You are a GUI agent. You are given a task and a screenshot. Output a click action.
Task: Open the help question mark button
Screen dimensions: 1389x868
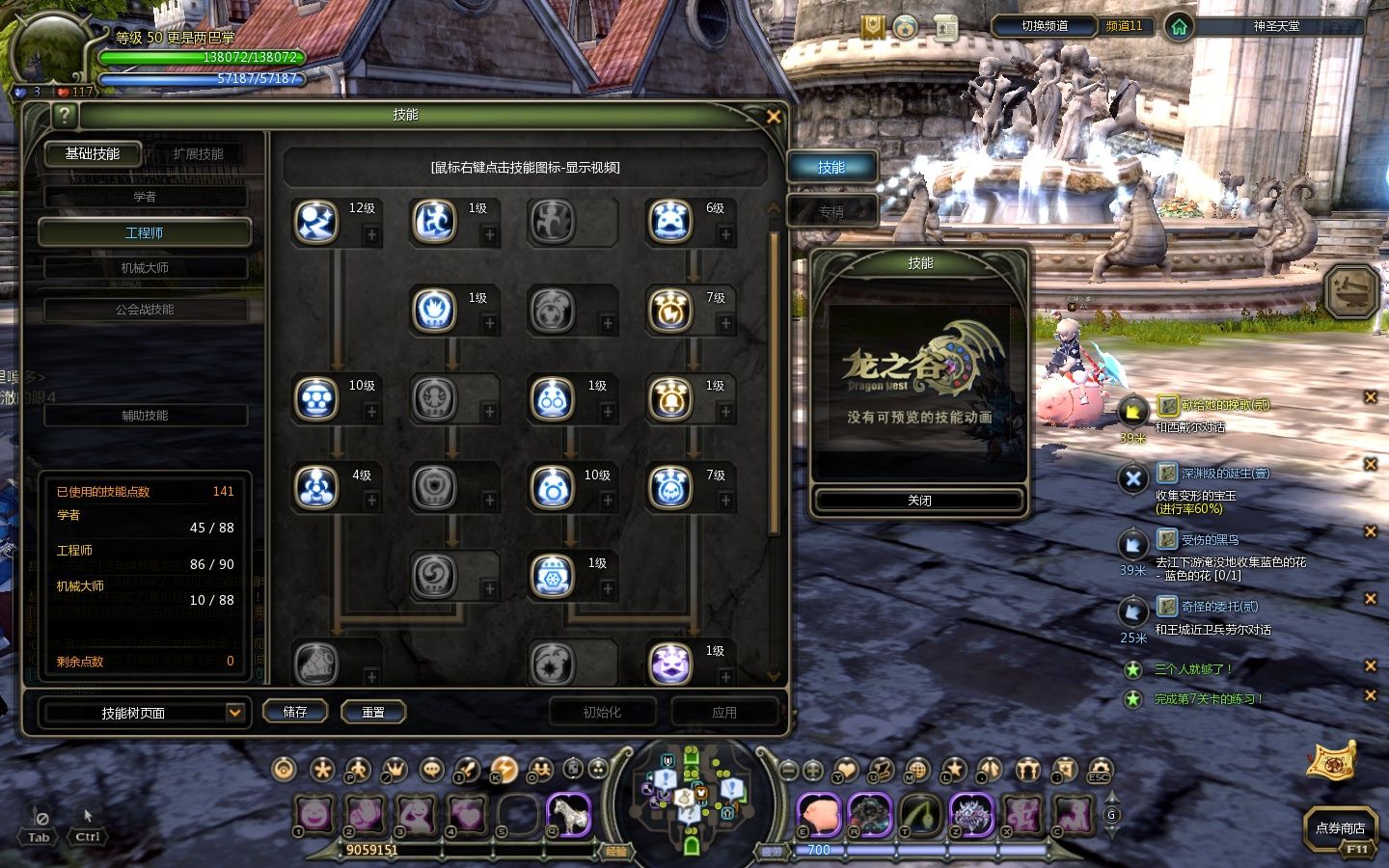pyautogui.click(x=64, y=116)
